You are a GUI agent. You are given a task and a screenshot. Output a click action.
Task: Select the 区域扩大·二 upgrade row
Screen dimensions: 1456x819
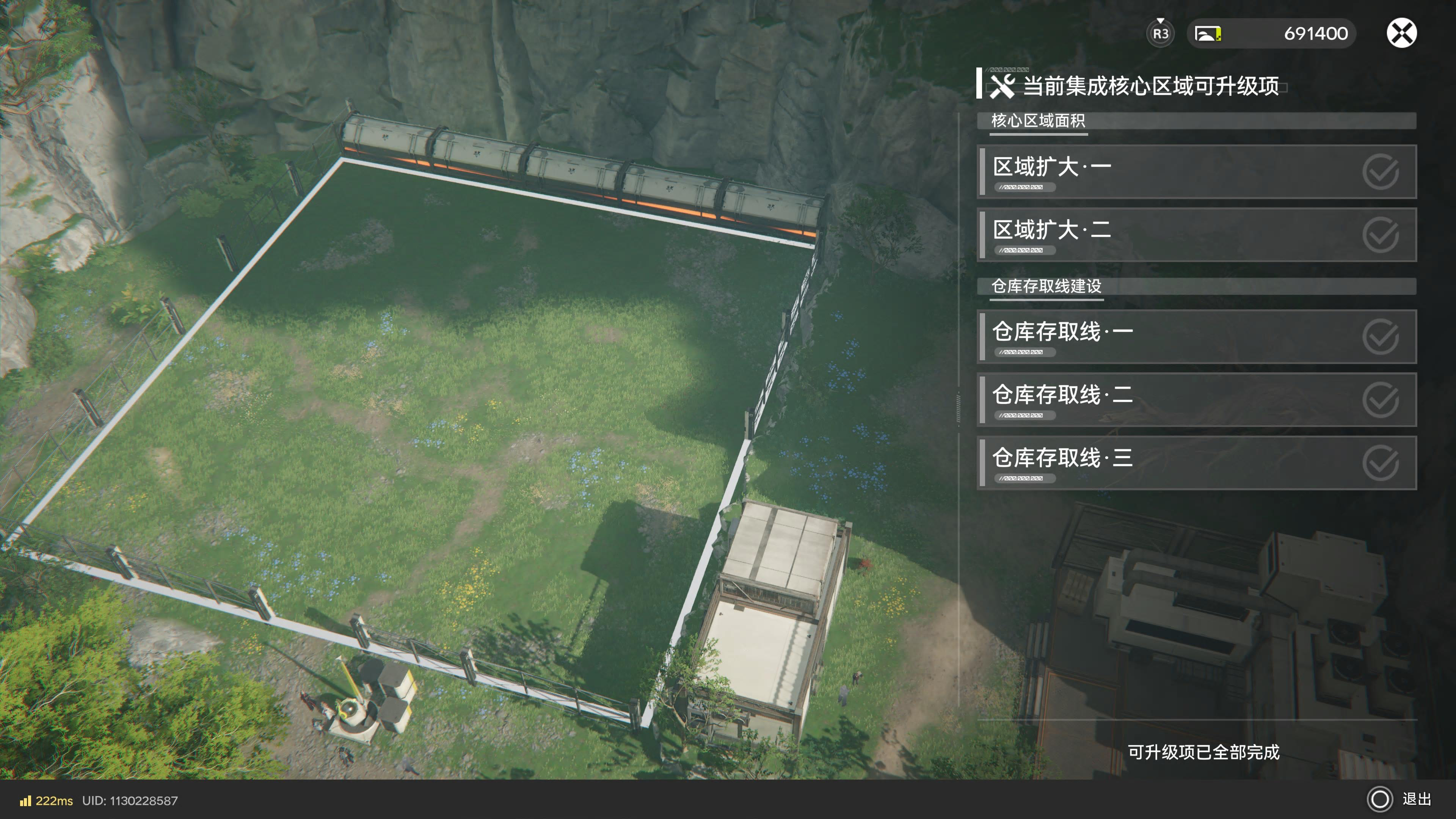click(1196, 235)
